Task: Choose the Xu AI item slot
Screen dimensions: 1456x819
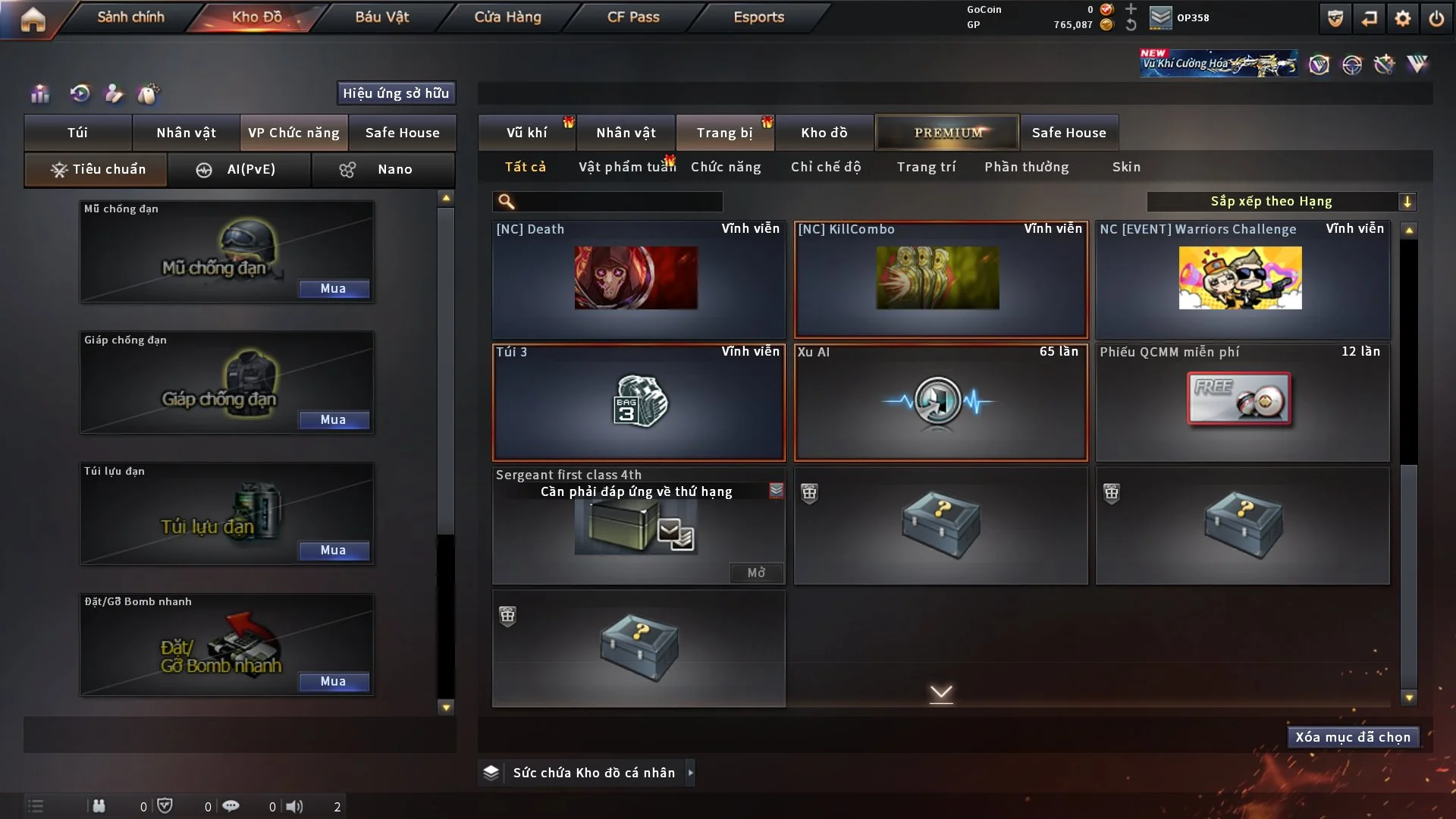Action: (940, 402)
